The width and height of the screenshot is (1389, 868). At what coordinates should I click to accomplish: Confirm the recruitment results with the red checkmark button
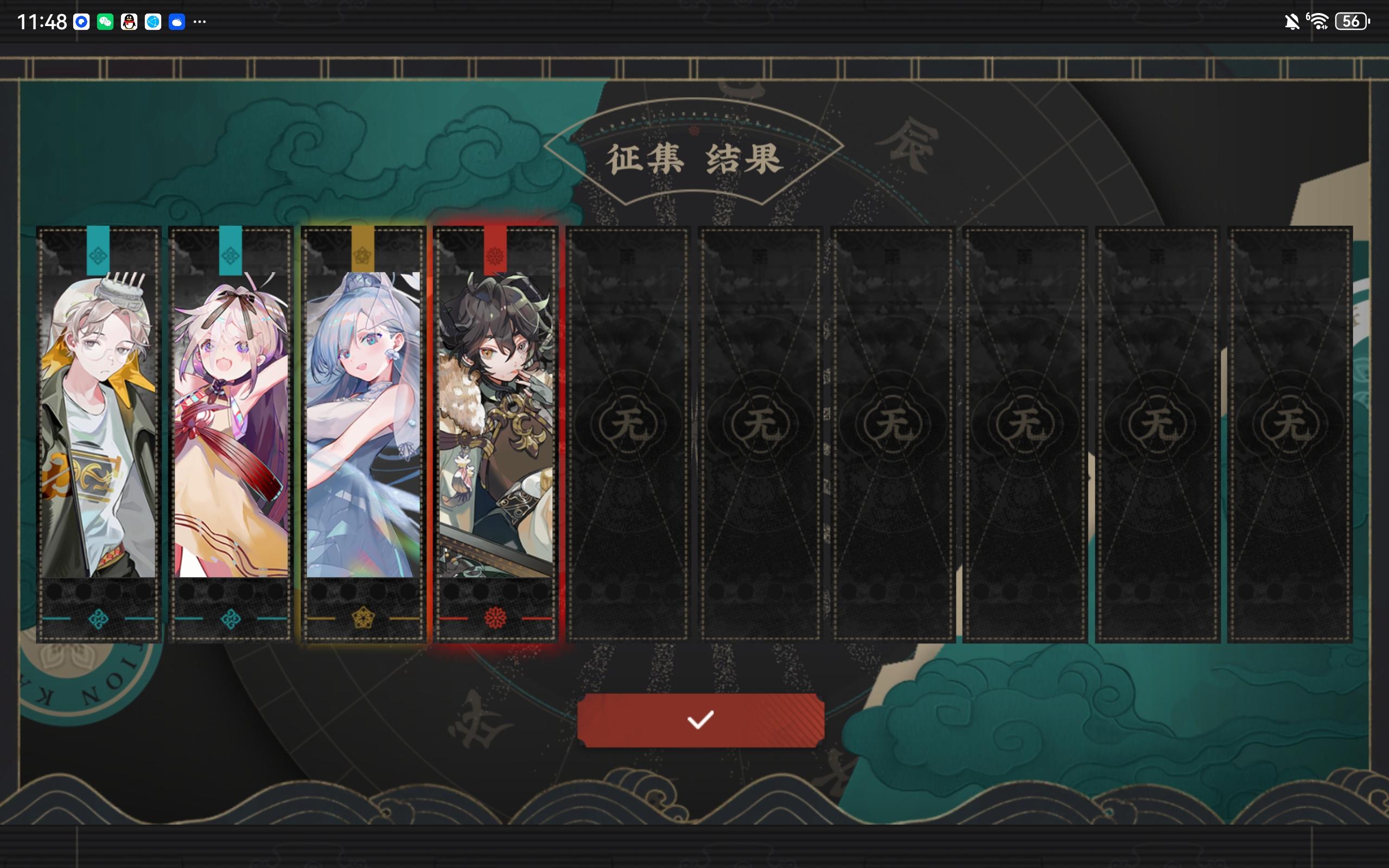point(700,722)
